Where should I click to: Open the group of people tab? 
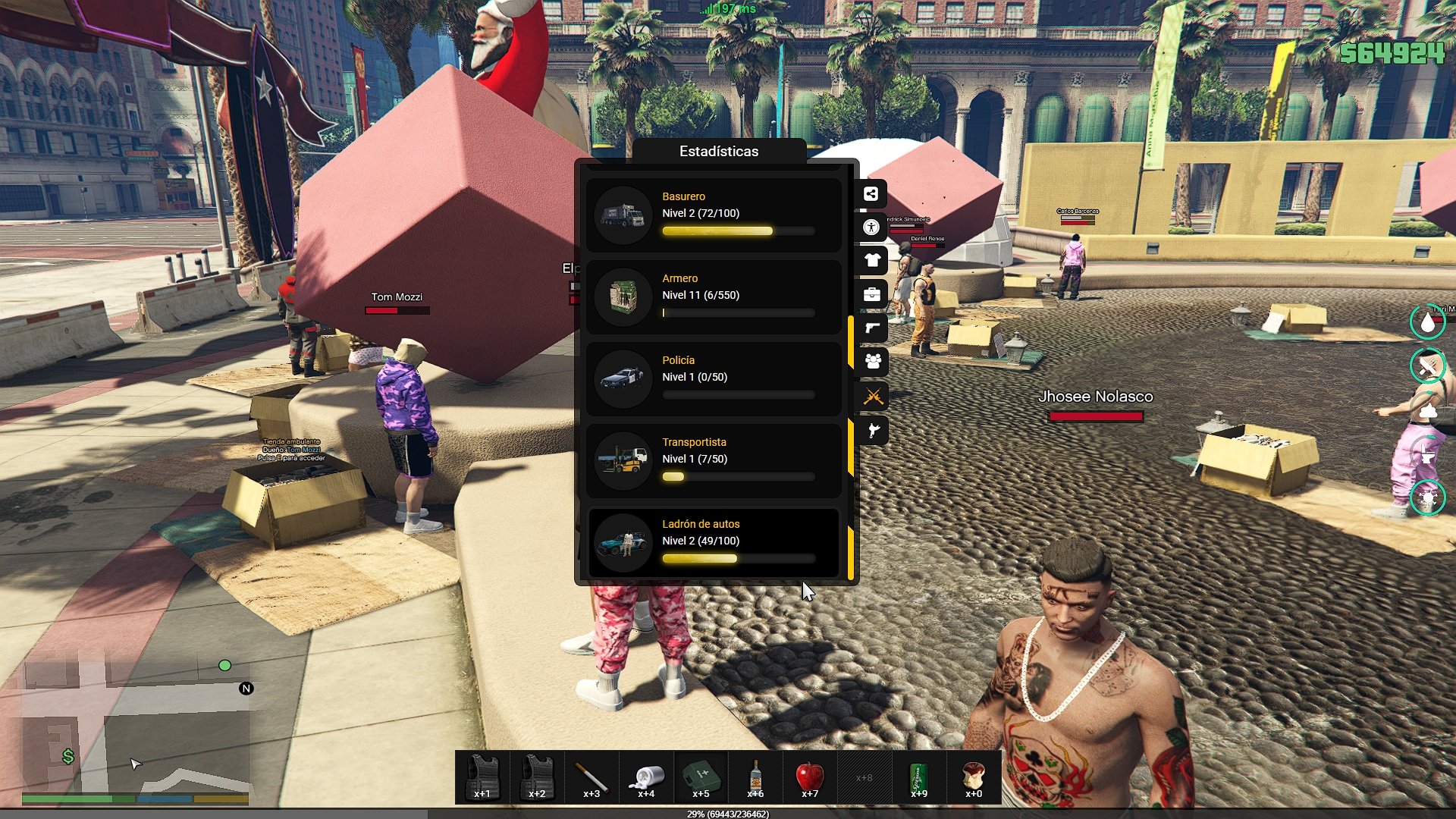coord(872,362)
